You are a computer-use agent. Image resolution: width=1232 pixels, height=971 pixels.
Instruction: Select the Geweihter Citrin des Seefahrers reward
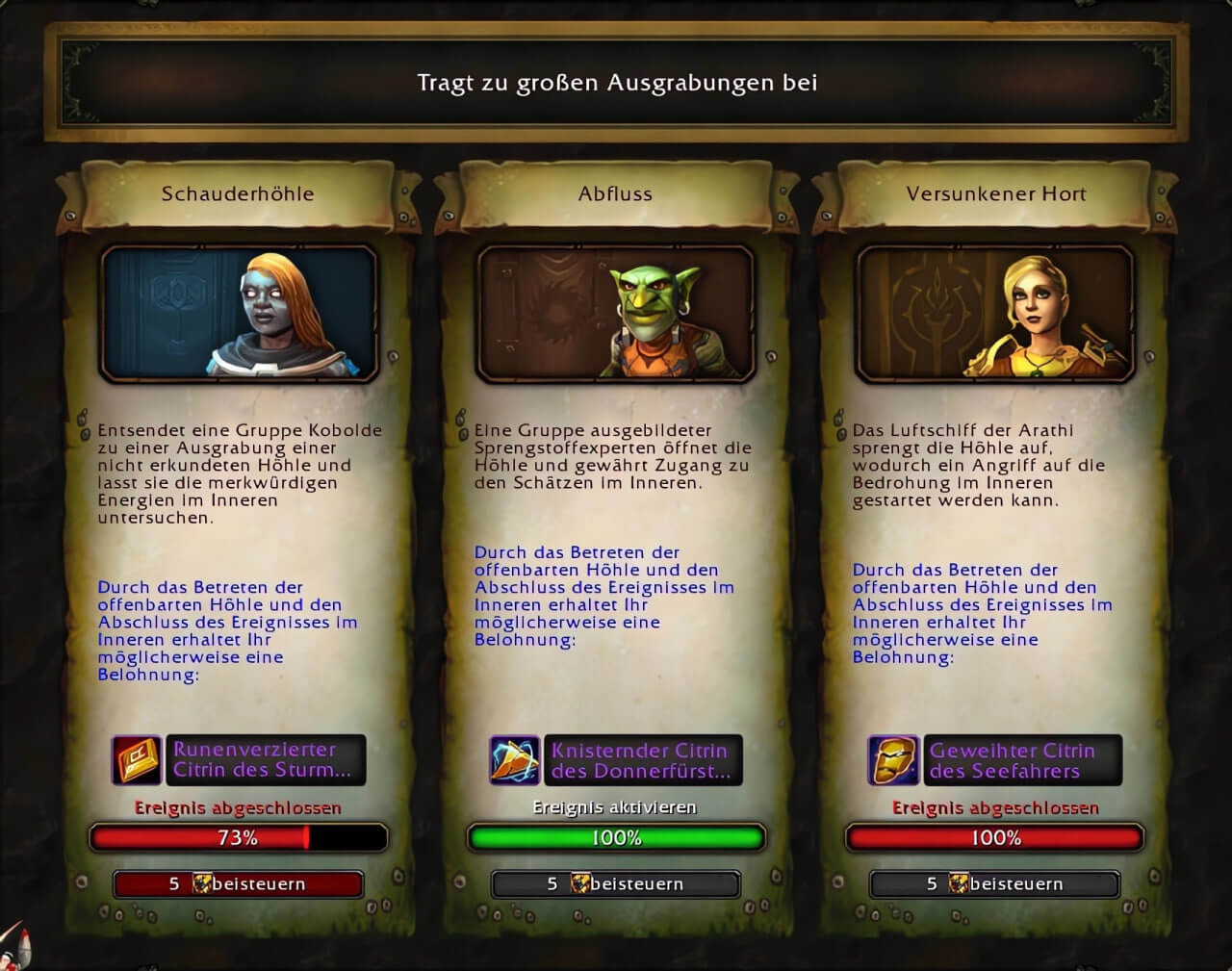[x=994, y=760]
